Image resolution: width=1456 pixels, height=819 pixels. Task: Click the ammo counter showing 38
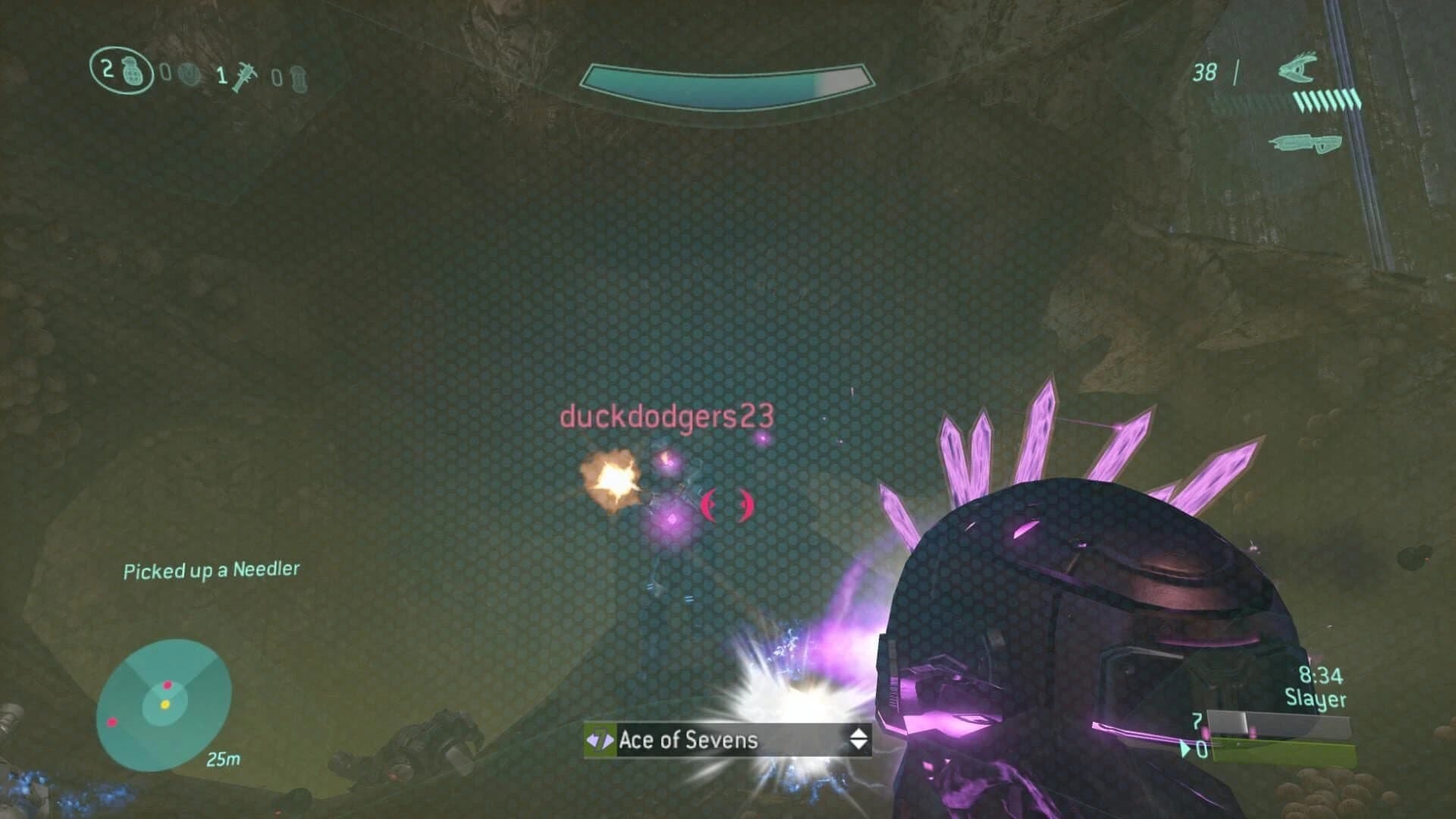pos(1205,72)
